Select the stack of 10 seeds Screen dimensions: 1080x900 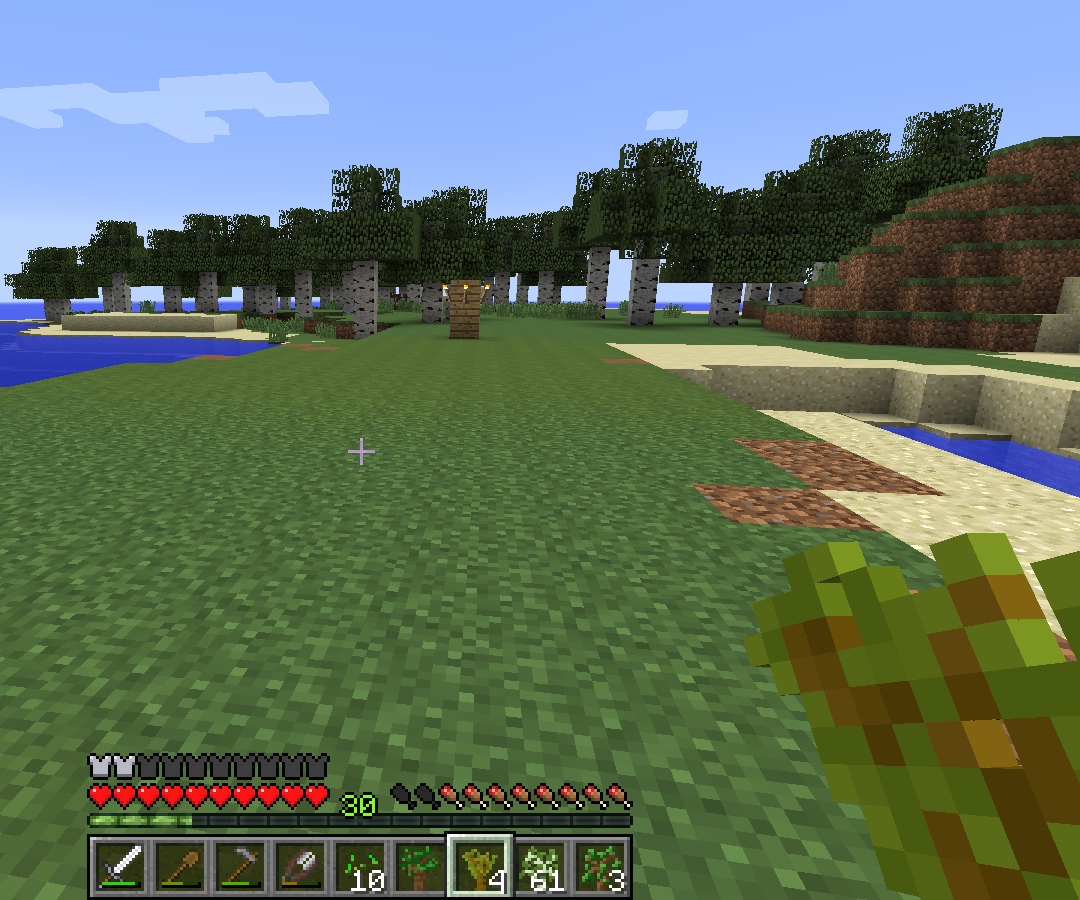pos(361,866)
